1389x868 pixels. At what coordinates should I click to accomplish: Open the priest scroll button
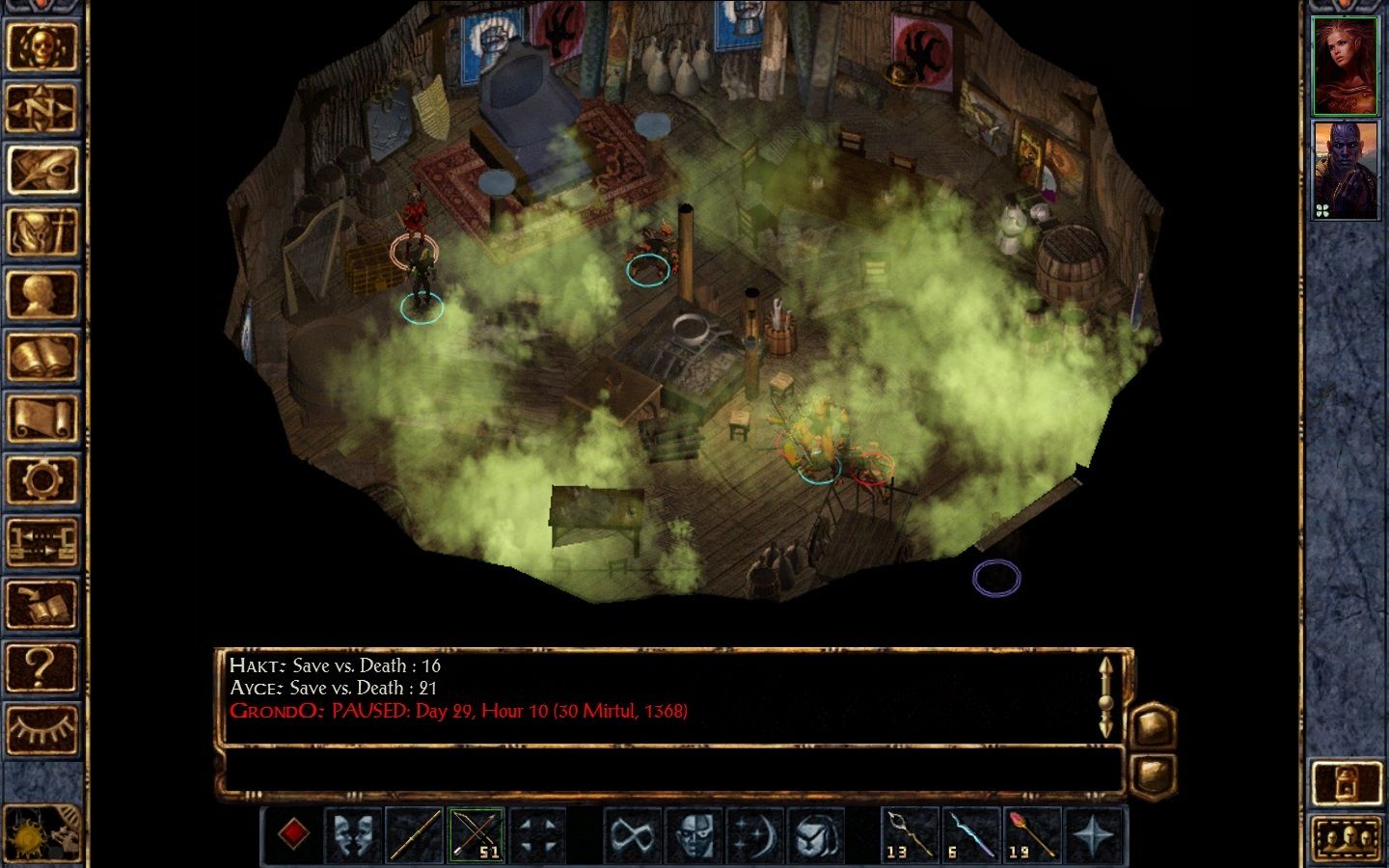click(x=41, y=419)
